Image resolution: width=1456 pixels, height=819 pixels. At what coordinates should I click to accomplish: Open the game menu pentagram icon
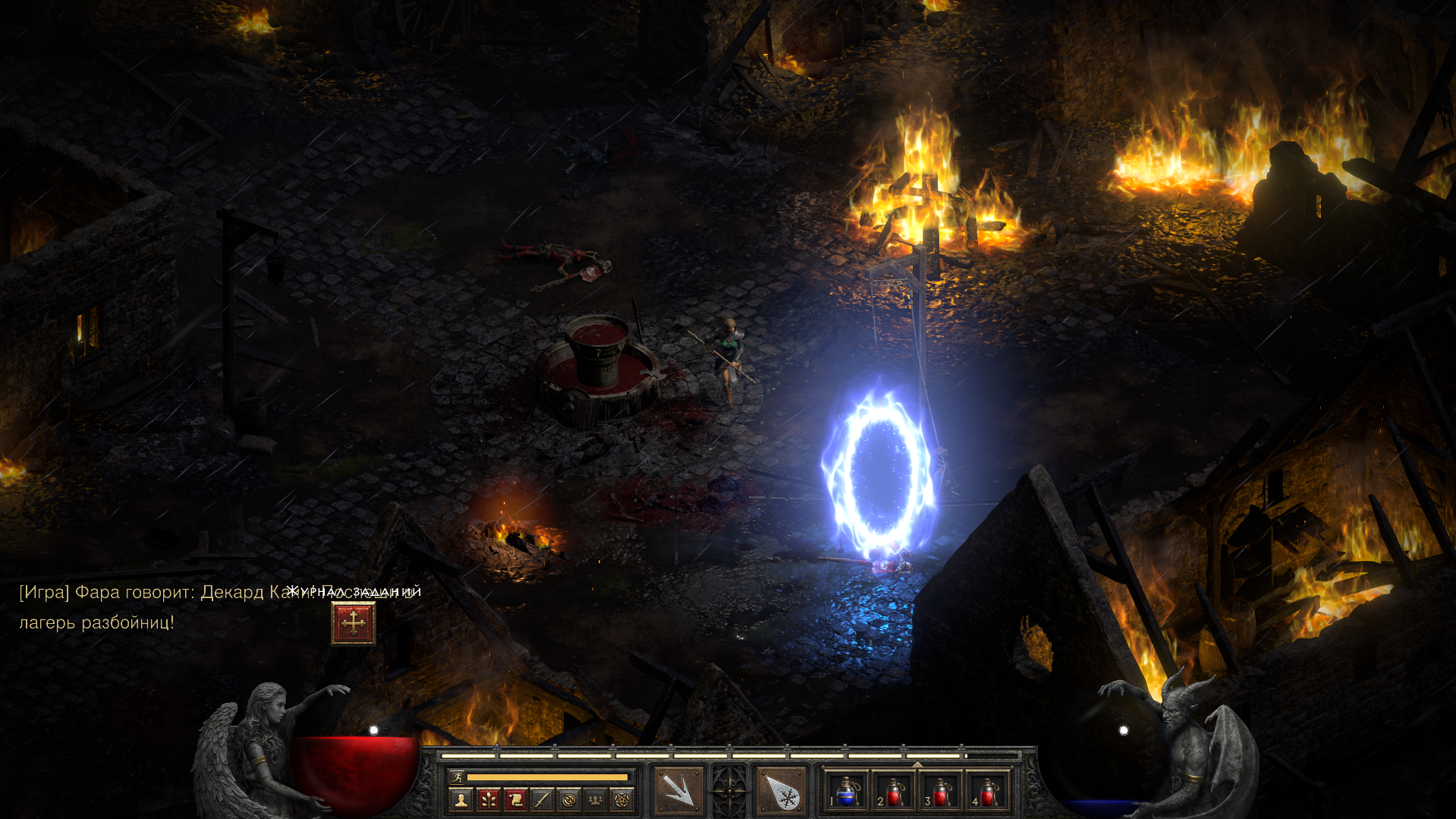pos(622,799)
